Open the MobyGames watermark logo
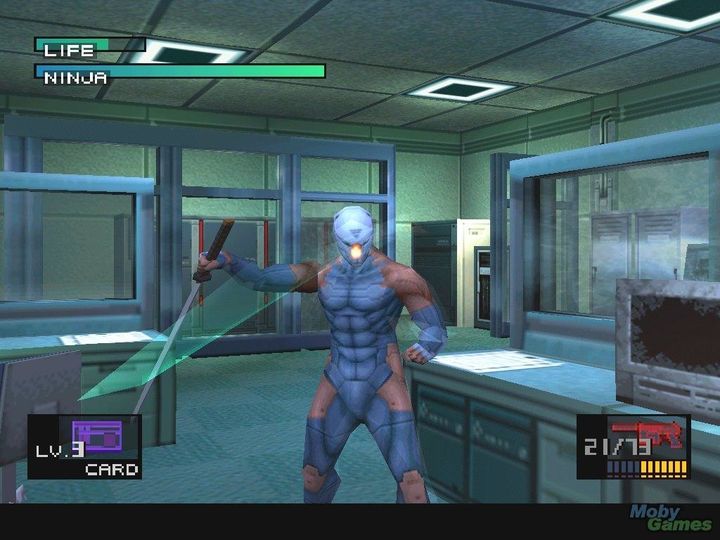 tap(670, 518)
